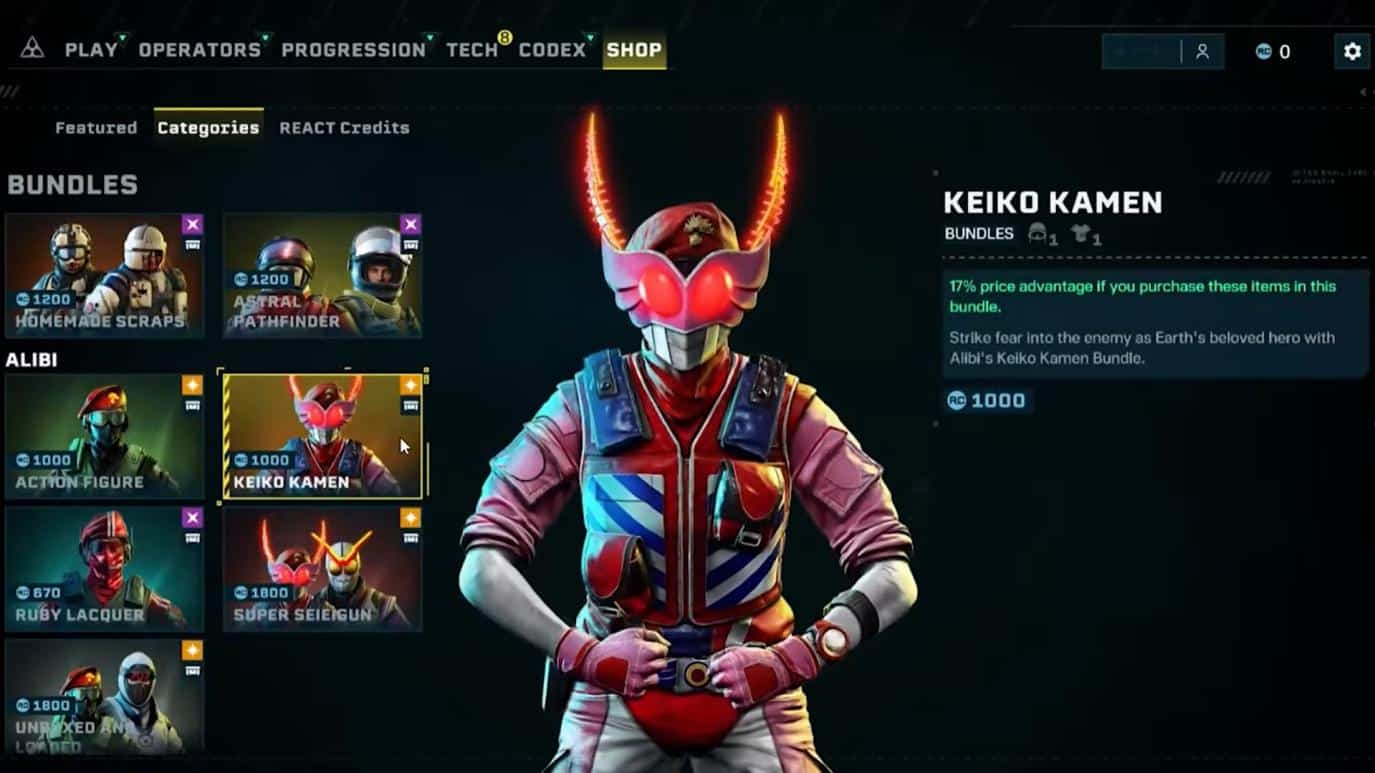The height and width of the screenshot is (773, 1375).
Task: Open the PLAY menu
Action: [x=91, y=50]
